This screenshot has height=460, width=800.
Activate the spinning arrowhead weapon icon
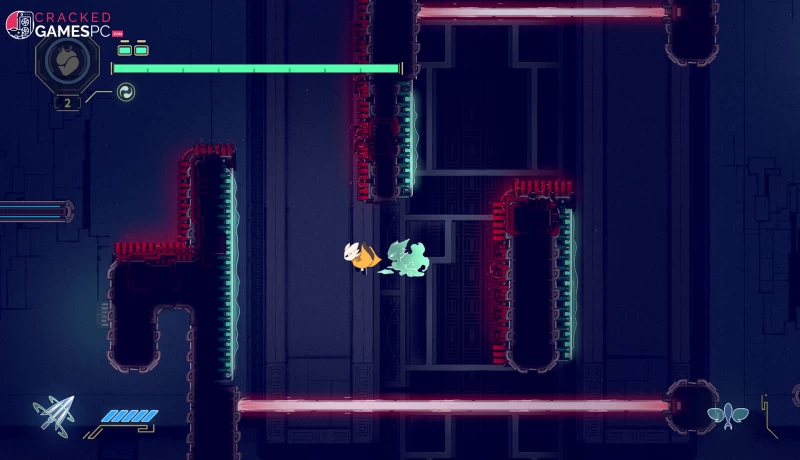(52, 415)
